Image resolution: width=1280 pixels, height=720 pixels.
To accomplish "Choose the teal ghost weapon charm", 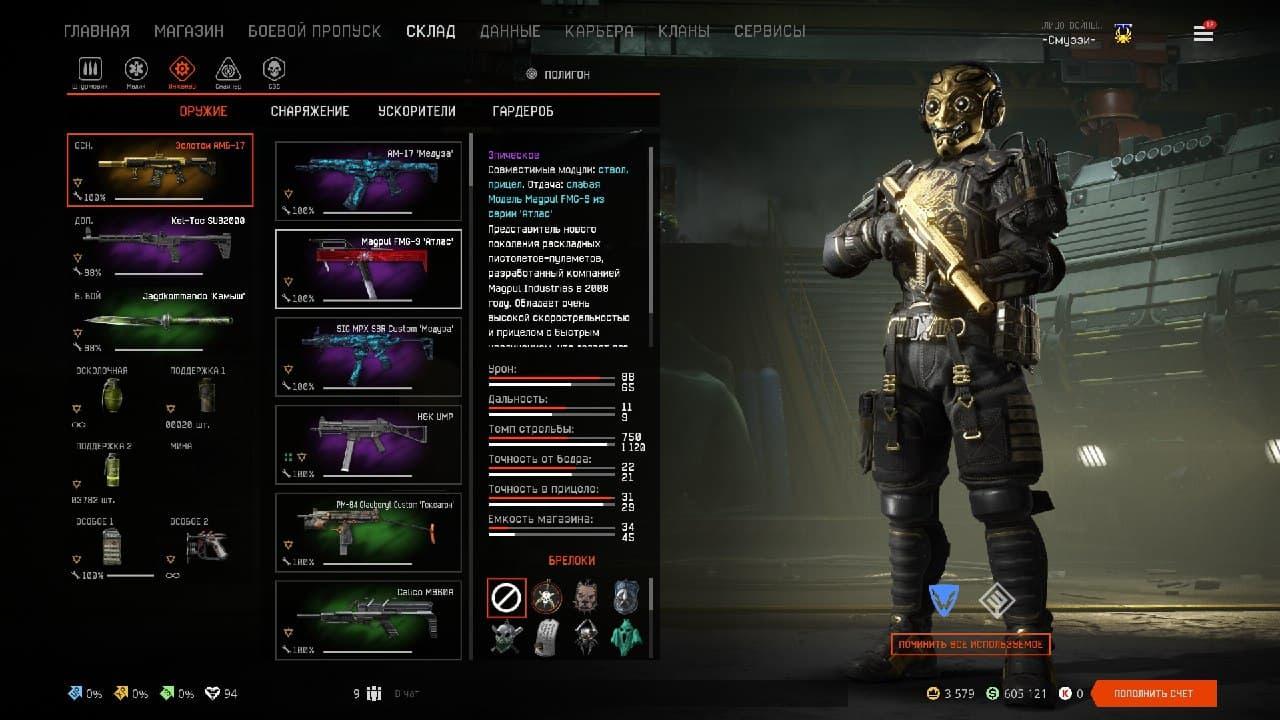I will click(627, 636).
